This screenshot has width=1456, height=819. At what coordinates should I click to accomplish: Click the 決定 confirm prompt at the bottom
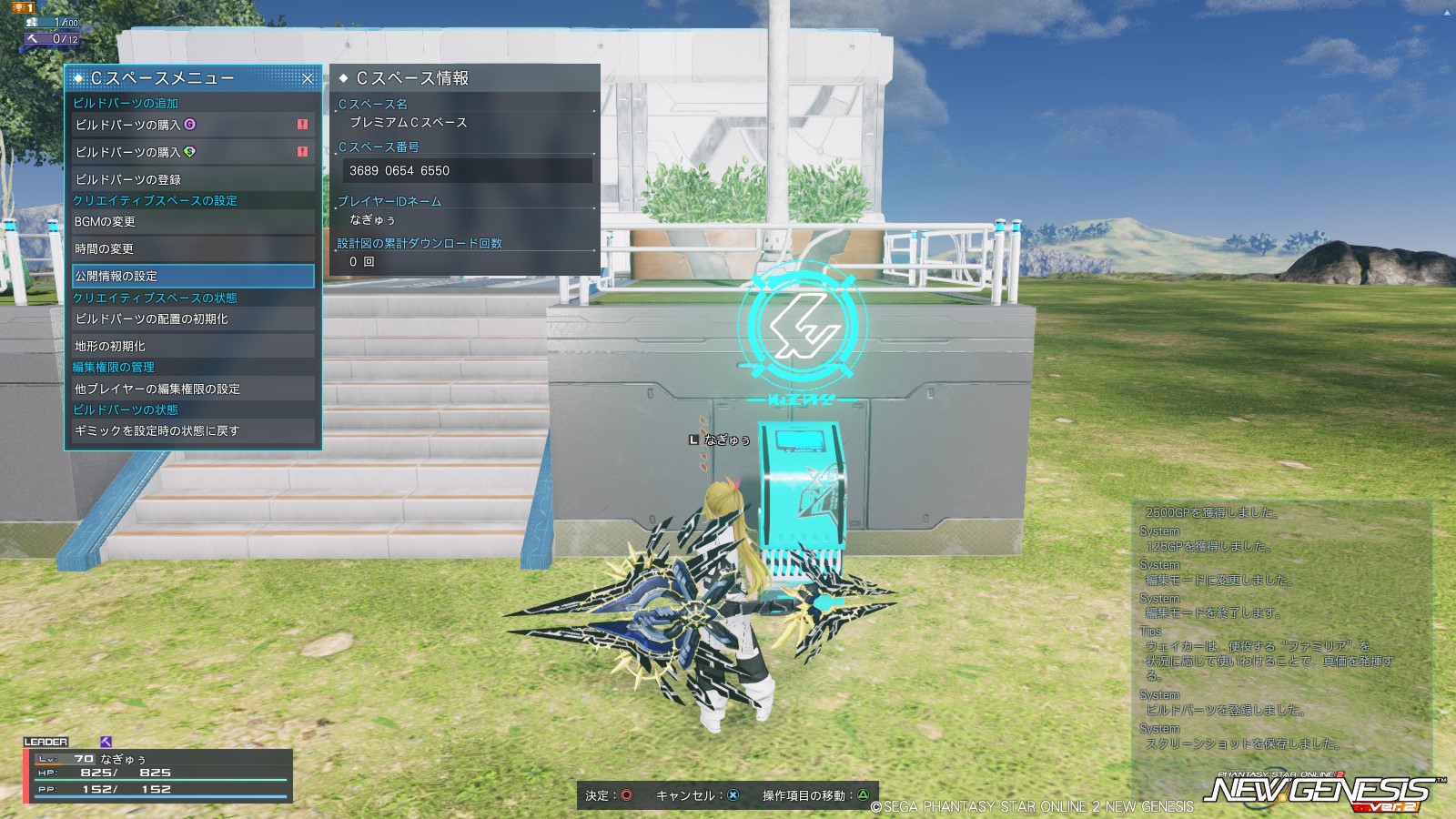(610, 793)
